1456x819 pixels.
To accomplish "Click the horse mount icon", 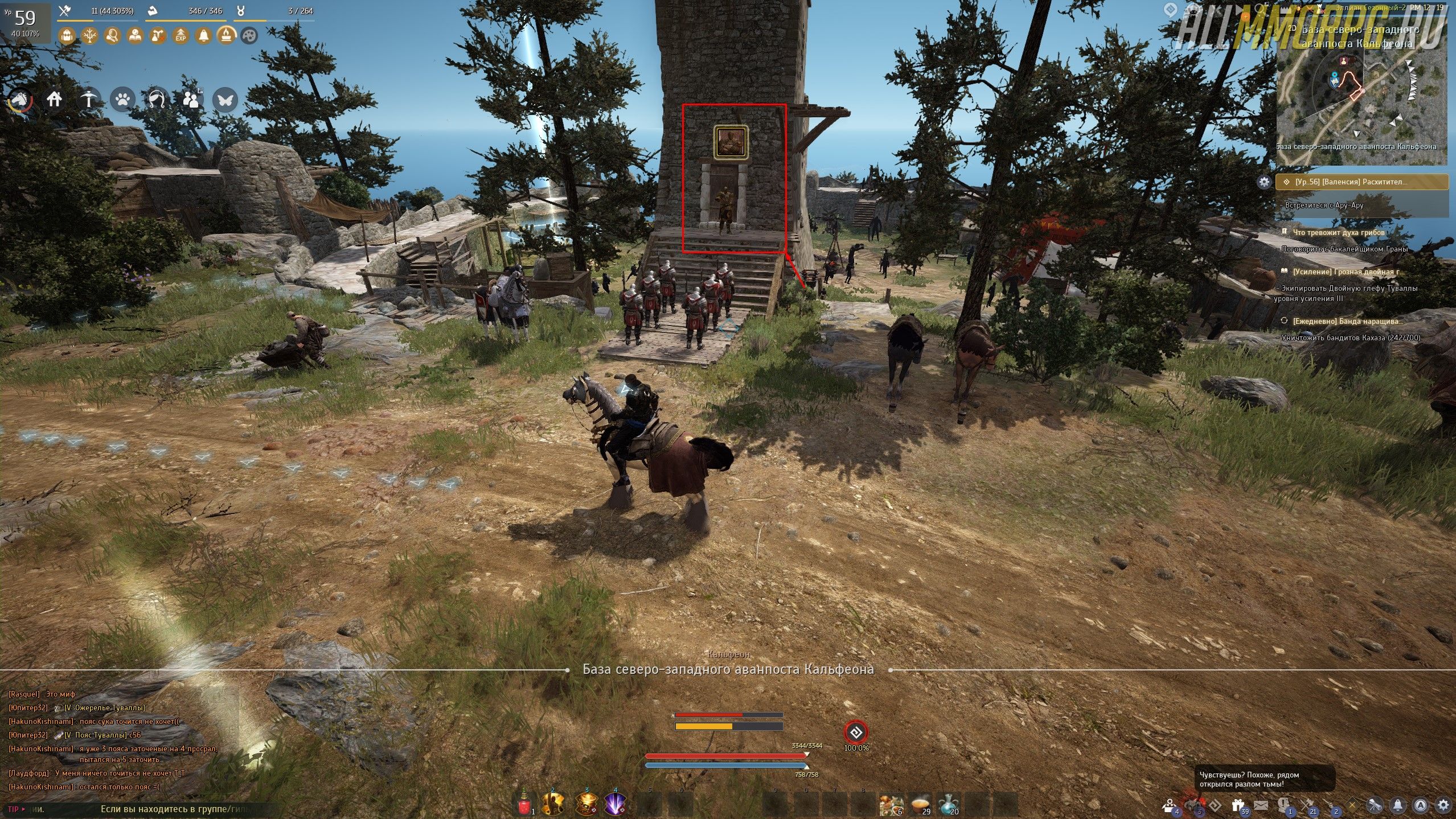I will (20, 101).
